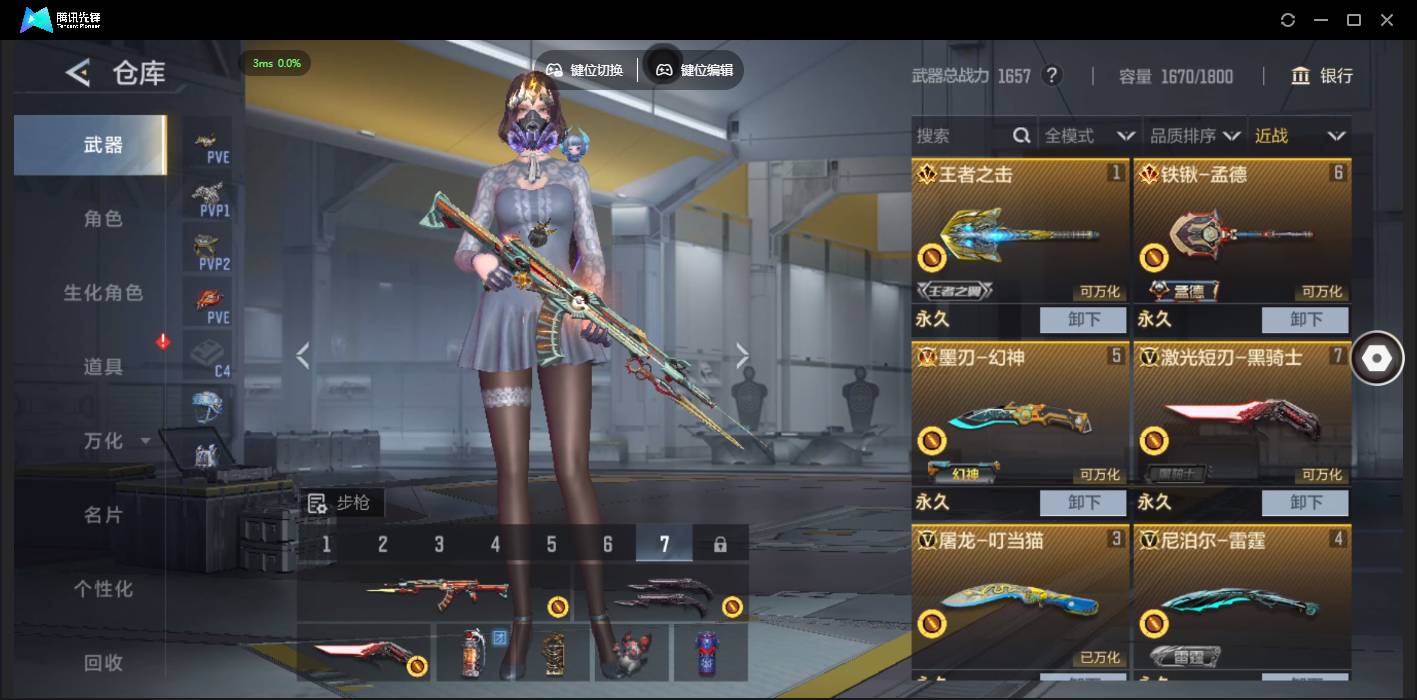Expand the 全模式 mode dropdown
Viewport: 1417px width, 700px height.
pyautogui.click(x=1088, y=136)
